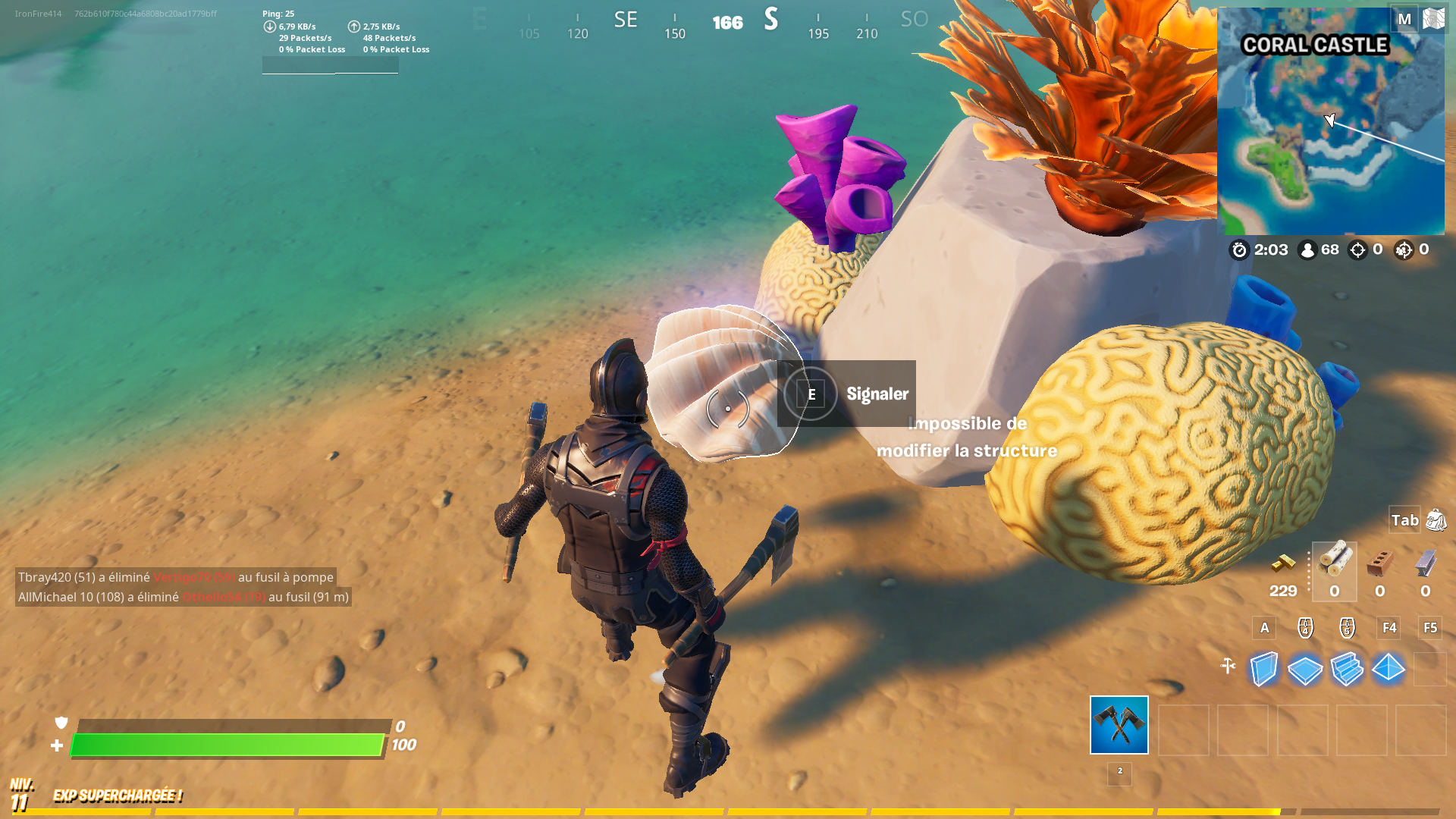Click the eliminations crosshair icon
The width and height of the screenshot is (1456, 819).
(x=1357, y=249)
